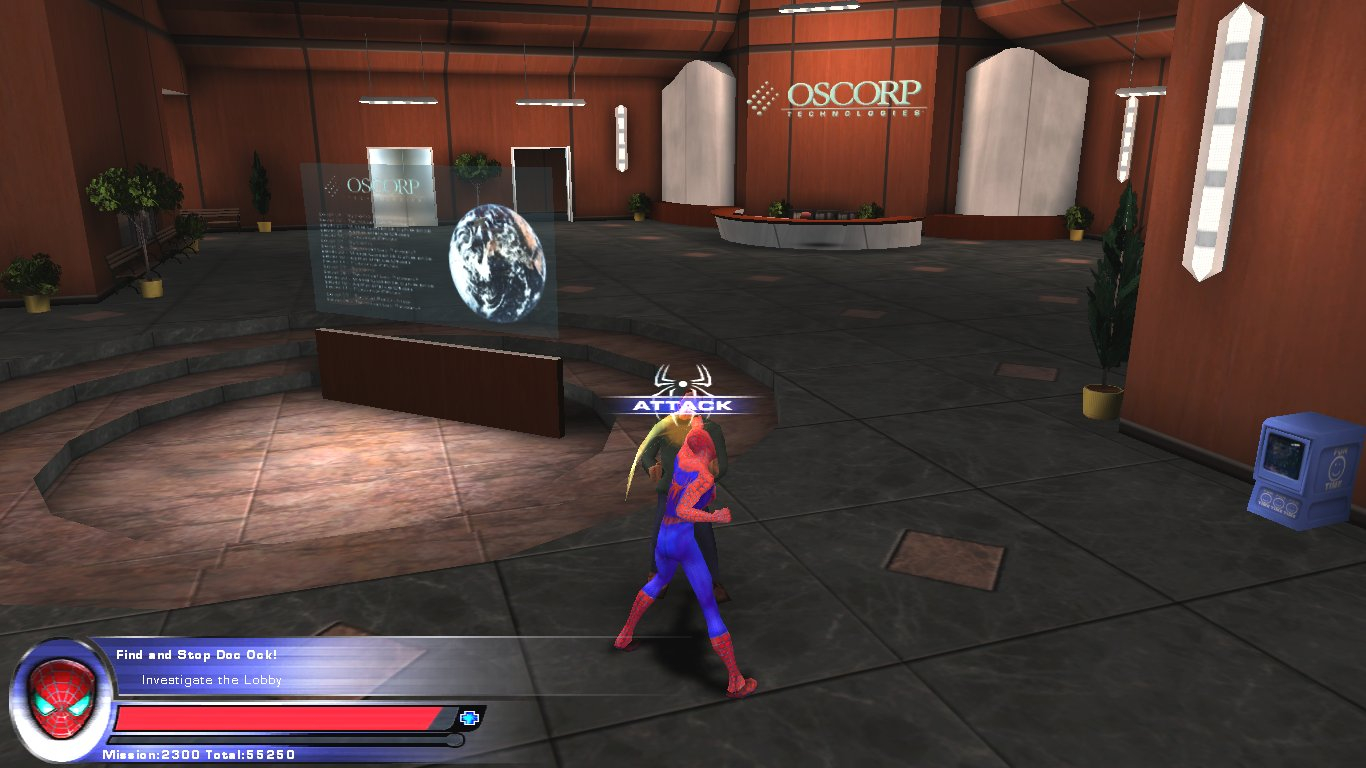The height and width of the screenshot is (768, 1366).
Task: Open the Find and Stop Doc Ock objective
Action: click(196, 655)
